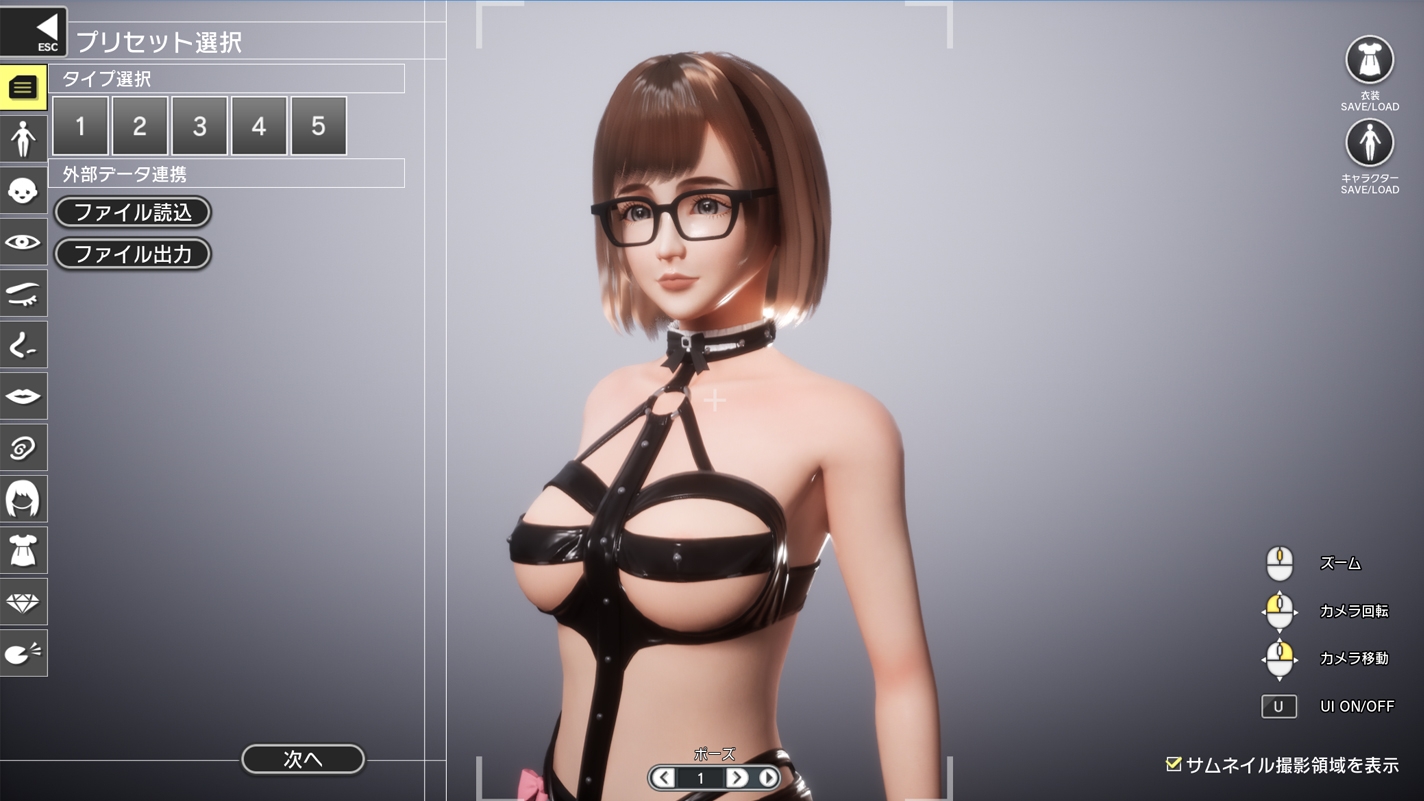Toggle the UI ON/OFF button
1424x801 pixels.
[1278, 706]
